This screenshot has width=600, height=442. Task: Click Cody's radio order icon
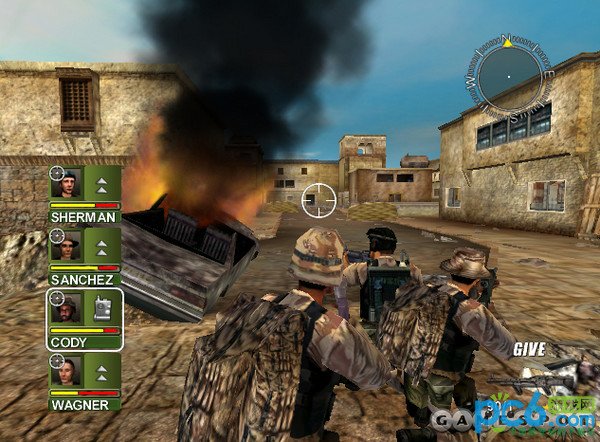102,309
